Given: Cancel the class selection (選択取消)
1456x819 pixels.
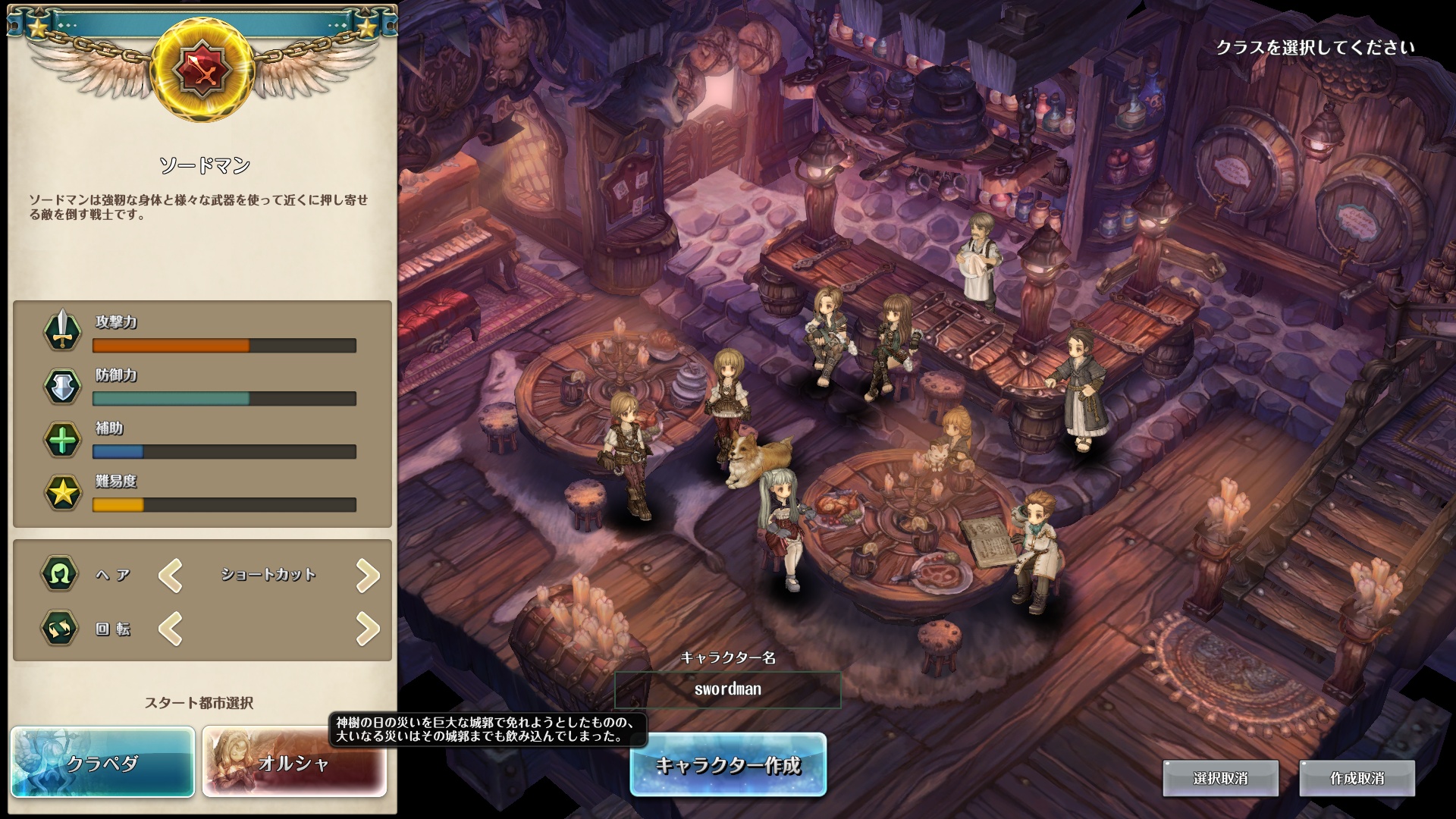Looking at the screenshot, I should click(x=1220, y=778).
